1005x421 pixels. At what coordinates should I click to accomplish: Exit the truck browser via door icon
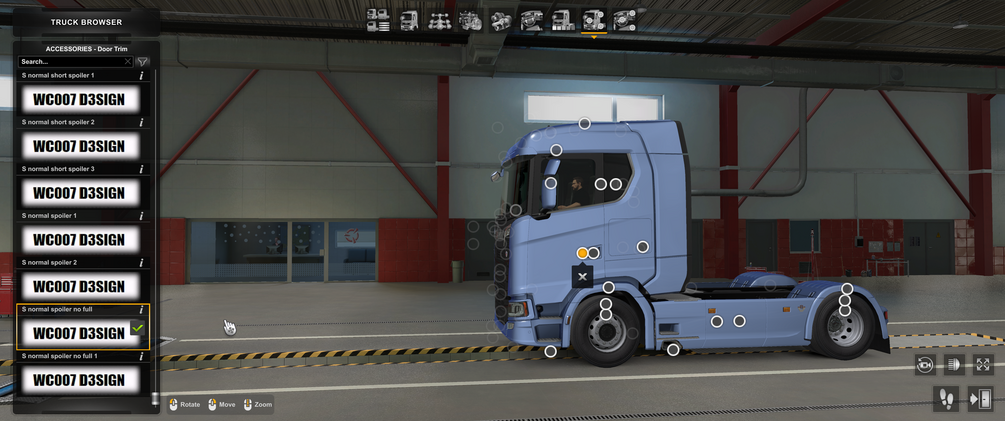981,399
